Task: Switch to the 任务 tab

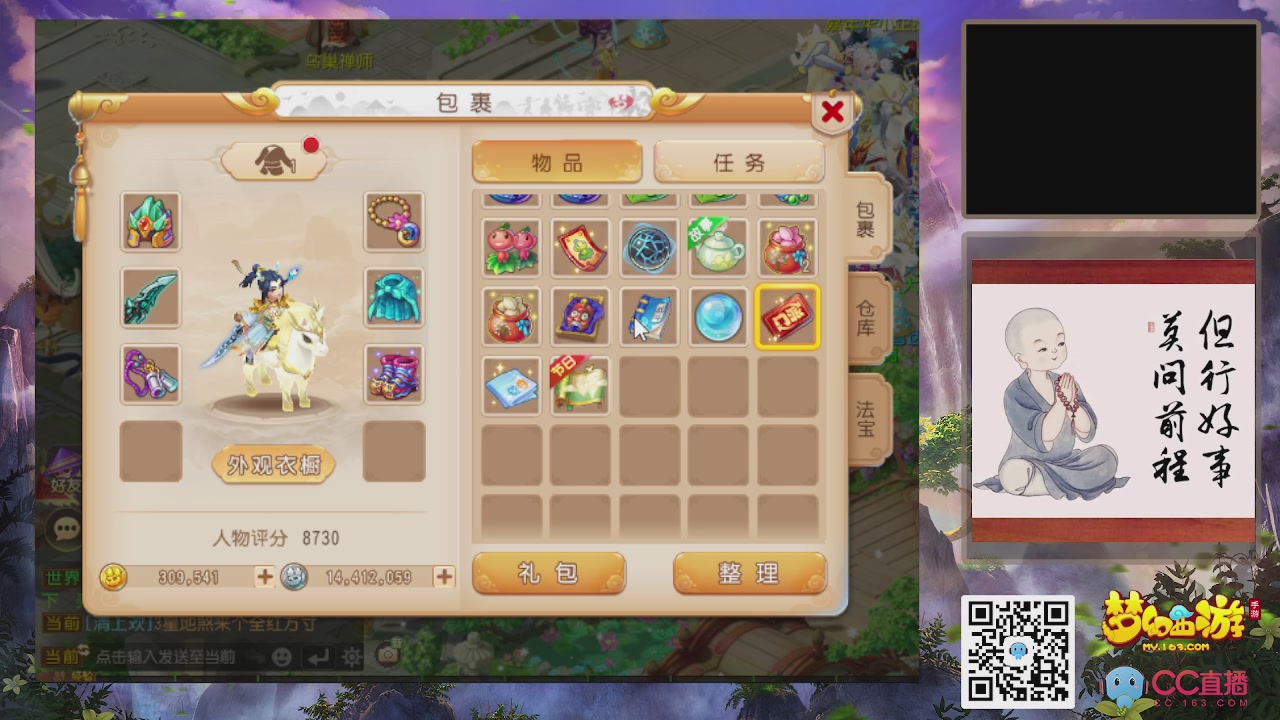Action: [739, 162]
